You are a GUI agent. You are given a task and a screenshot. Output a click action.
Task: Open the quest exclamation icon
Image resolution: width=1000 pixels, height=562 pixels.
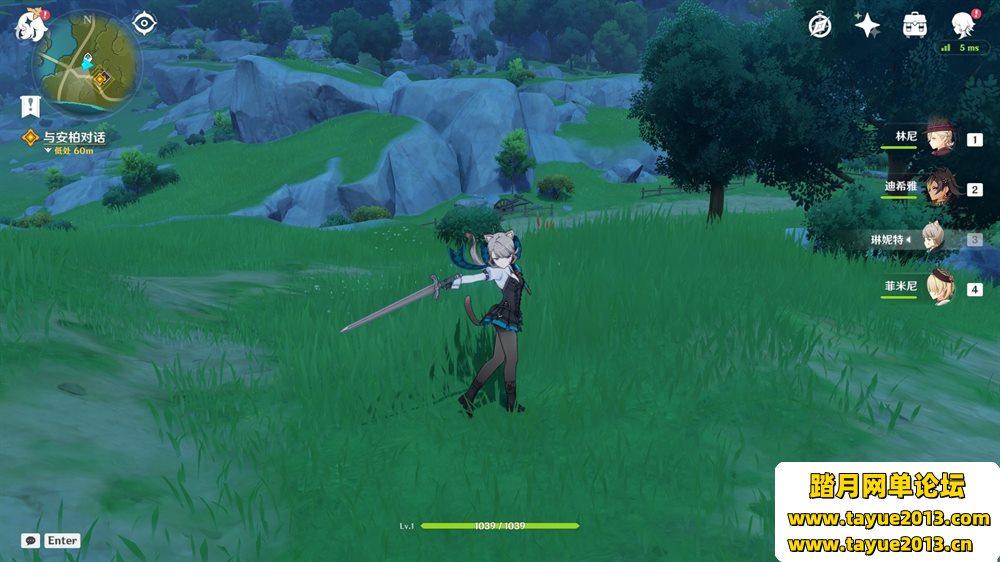(30, 103)
